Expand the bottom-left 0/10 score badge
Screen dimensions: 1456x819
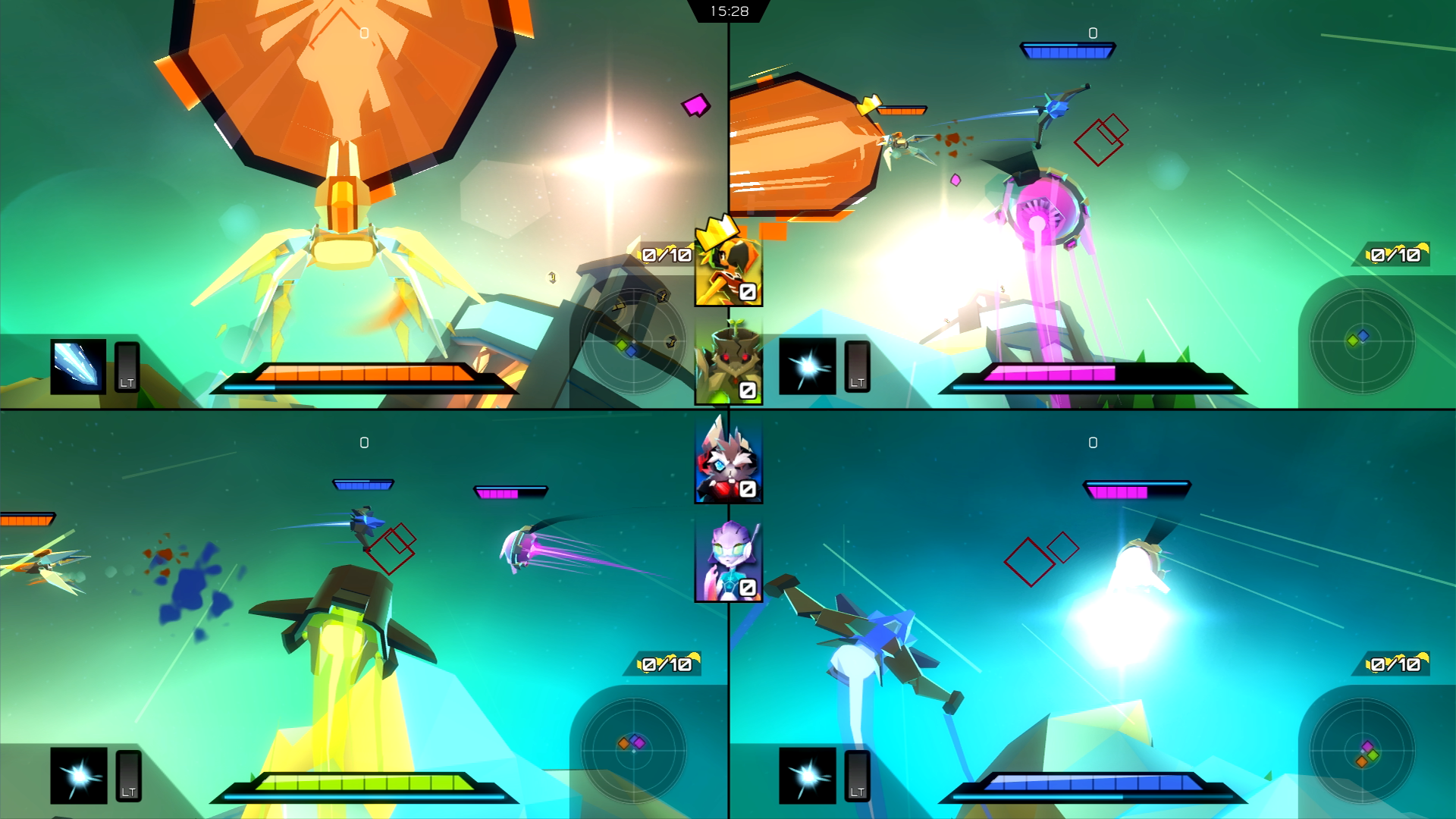coord(667,661)
